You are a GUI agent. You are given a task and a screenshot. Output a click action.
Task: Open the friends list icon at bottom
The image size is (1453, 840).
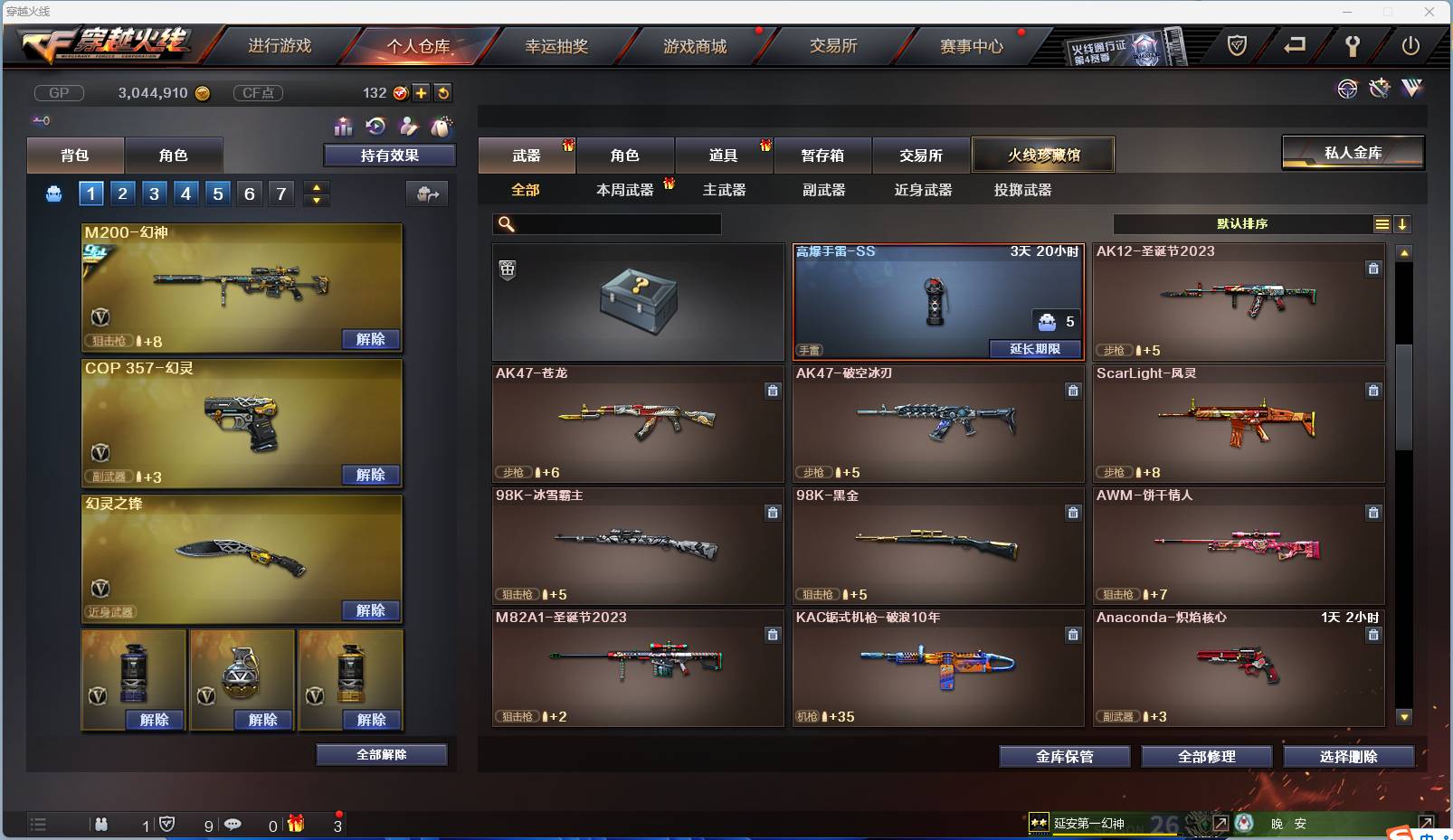[x=101, y=825]
